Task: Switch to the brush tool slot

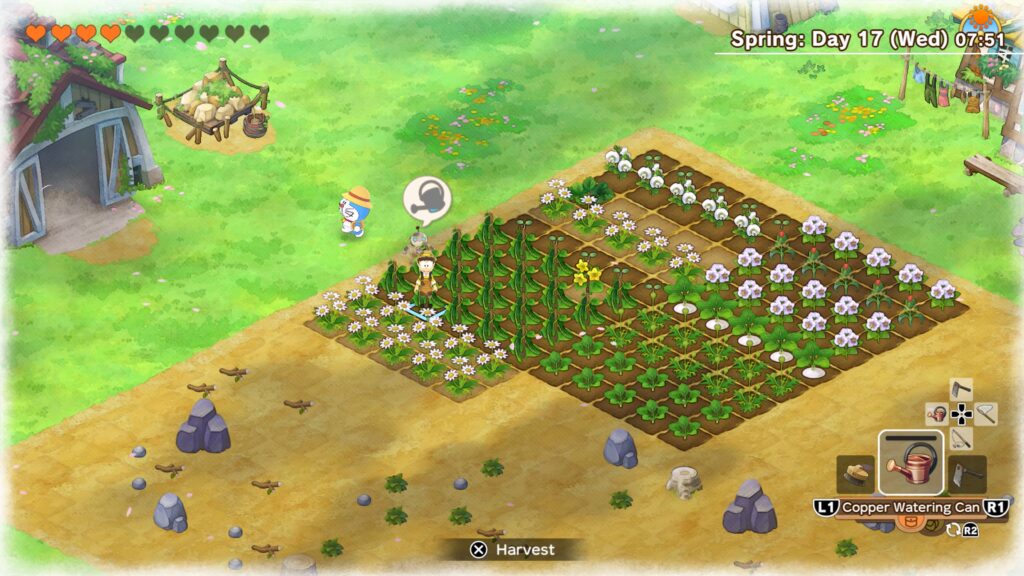Action: (856, 473)
